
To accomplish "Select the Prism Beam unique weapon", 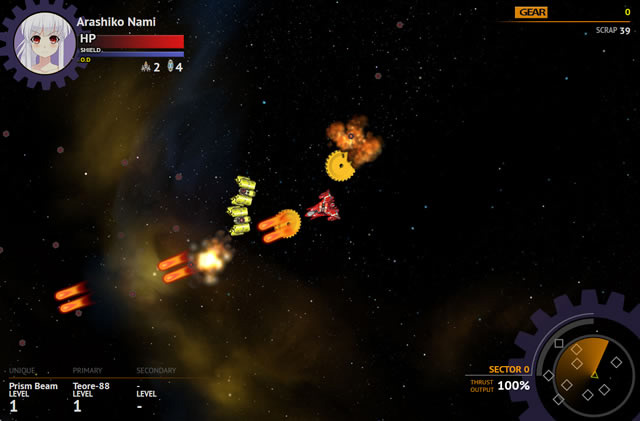I will [x=33, y=386].
